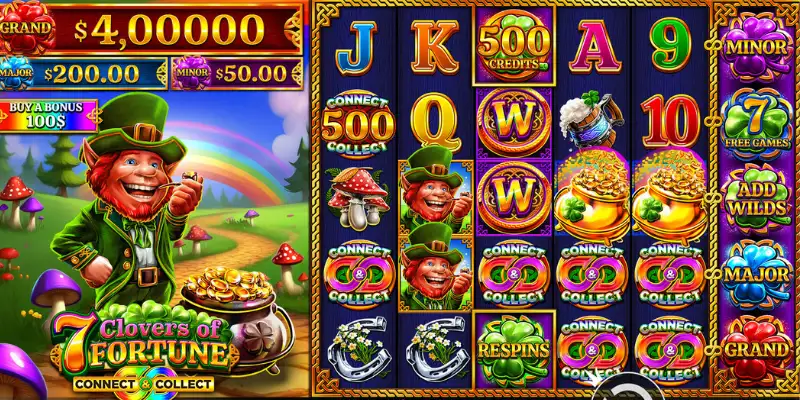Click the beer mug symbol
The height and width of the screenshot is (400, 800).
[x=590, y=120]
